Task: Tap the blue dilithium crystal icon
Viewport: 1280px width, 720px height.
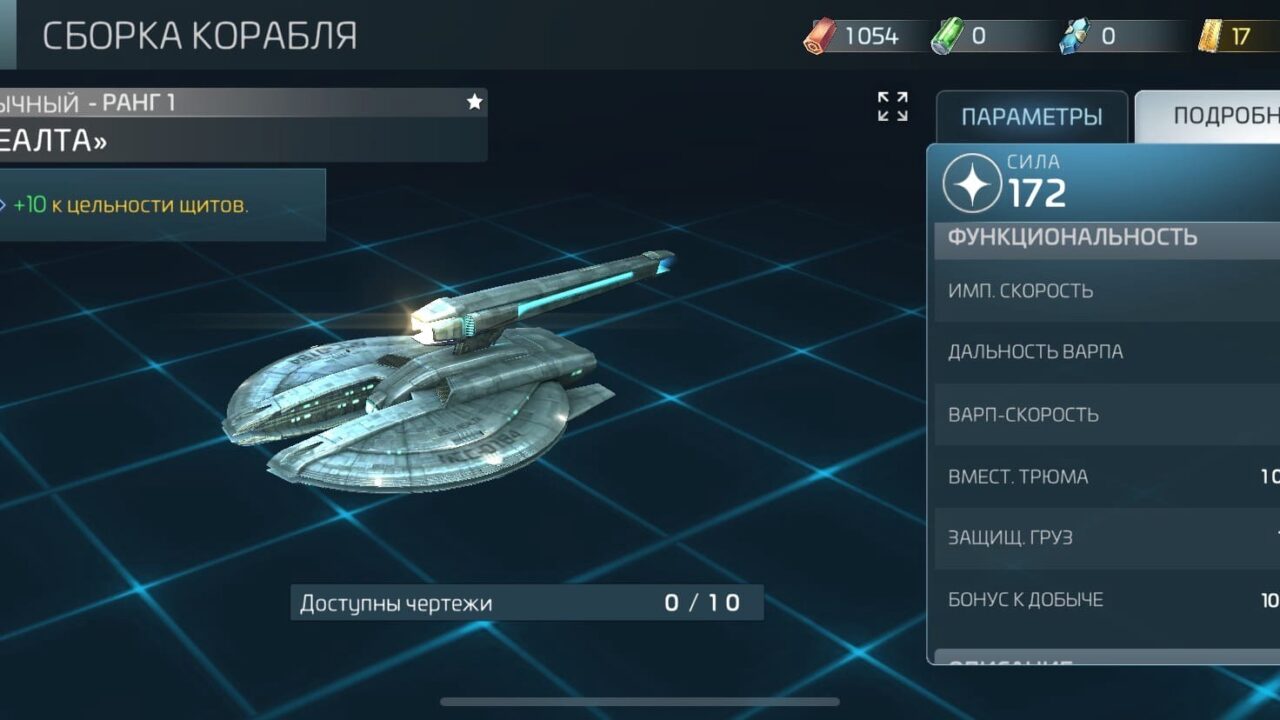Action: coord(1073,38)
